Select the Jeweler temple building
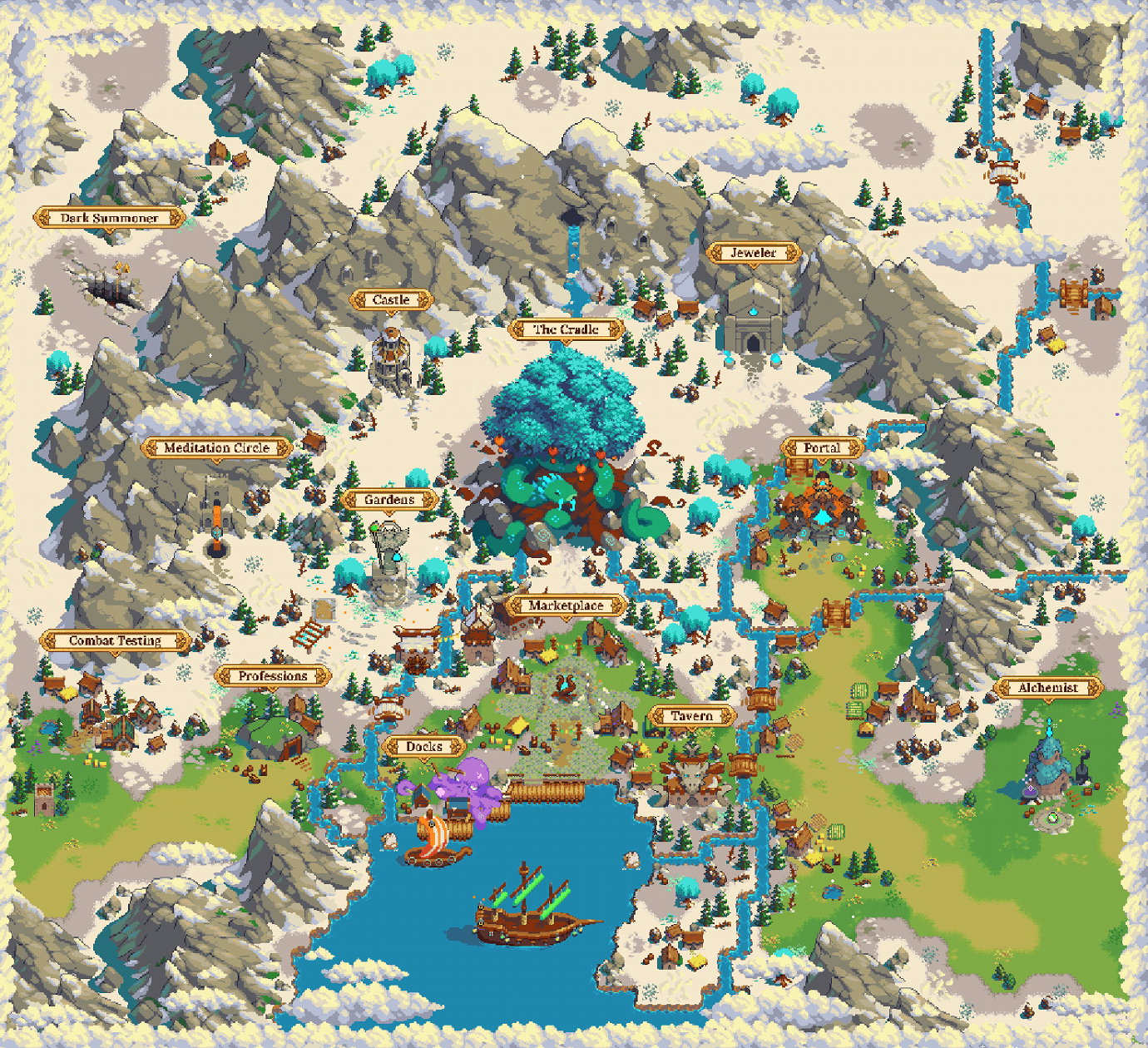Image resolution: width=1148 pixels, height=1048 pixels. 753,320
